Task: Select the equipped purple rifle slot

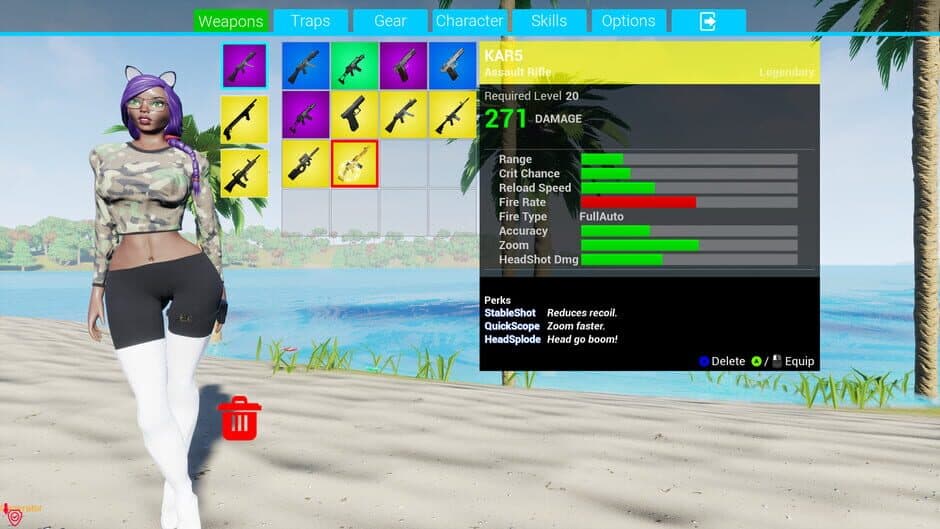Action: coord(244,65)
